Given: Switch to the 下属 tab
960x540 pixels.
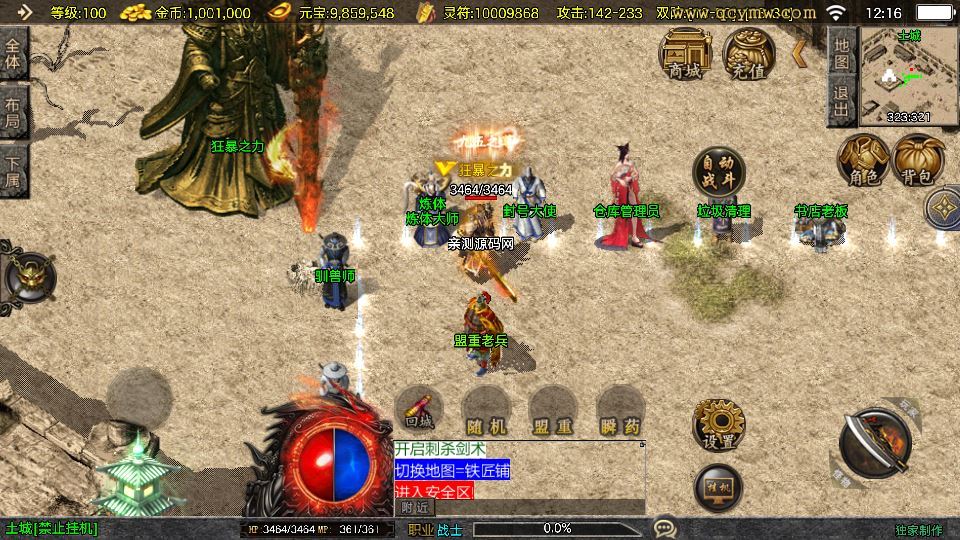Looking at the screenshot, I should tap(13, 169).
